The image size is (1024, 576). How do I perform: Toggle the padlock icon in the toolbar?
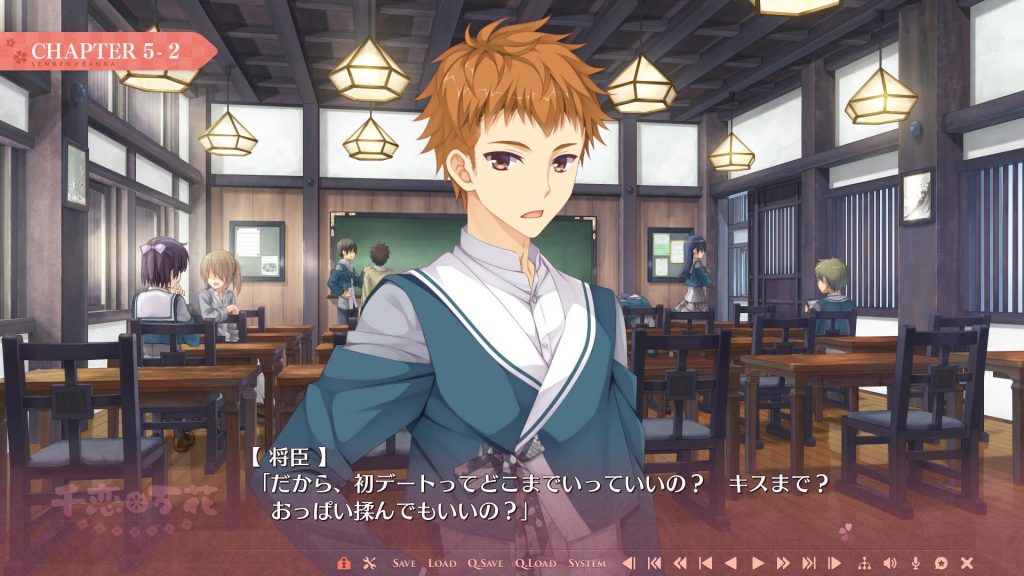click(344, 563)
